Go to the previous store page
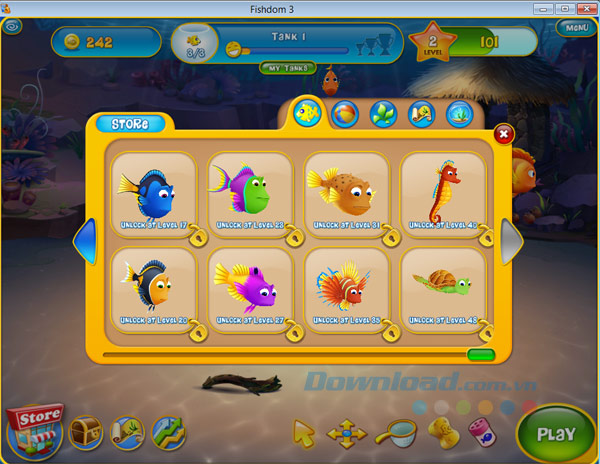The image size is (600, 464). click(86, 242)
